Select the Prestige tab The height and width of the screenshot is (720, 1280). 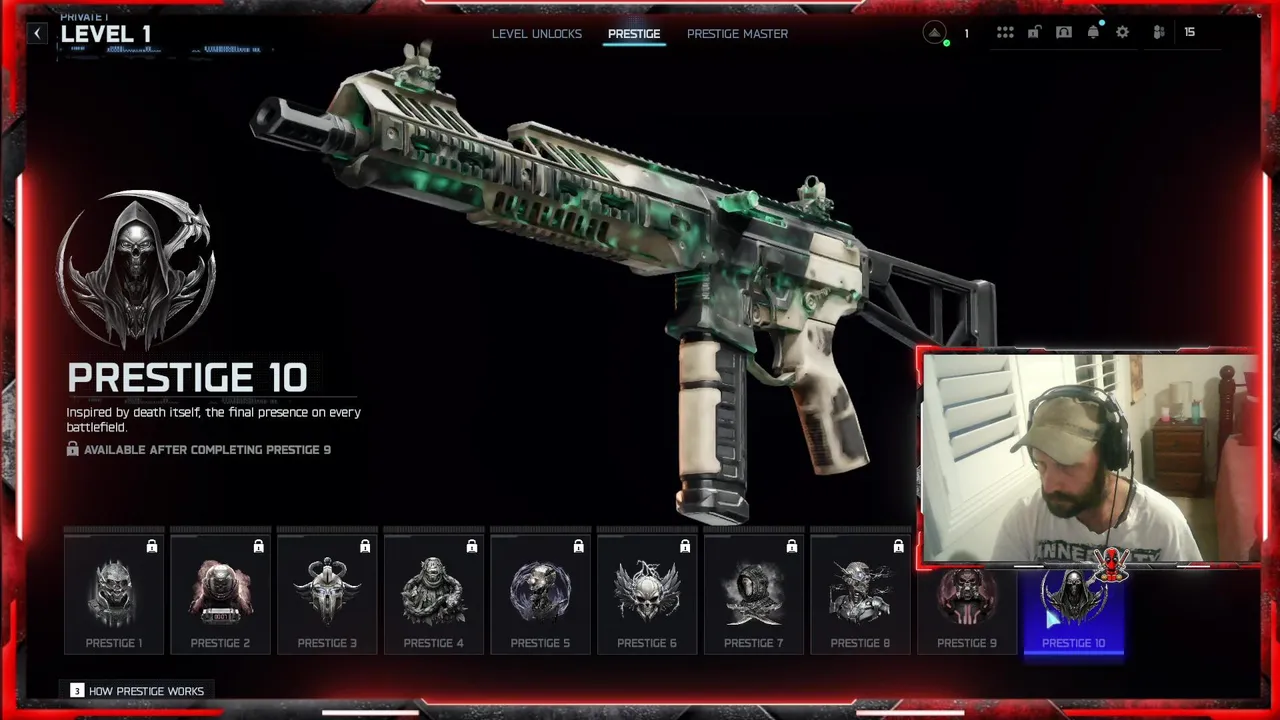point(634,34)
